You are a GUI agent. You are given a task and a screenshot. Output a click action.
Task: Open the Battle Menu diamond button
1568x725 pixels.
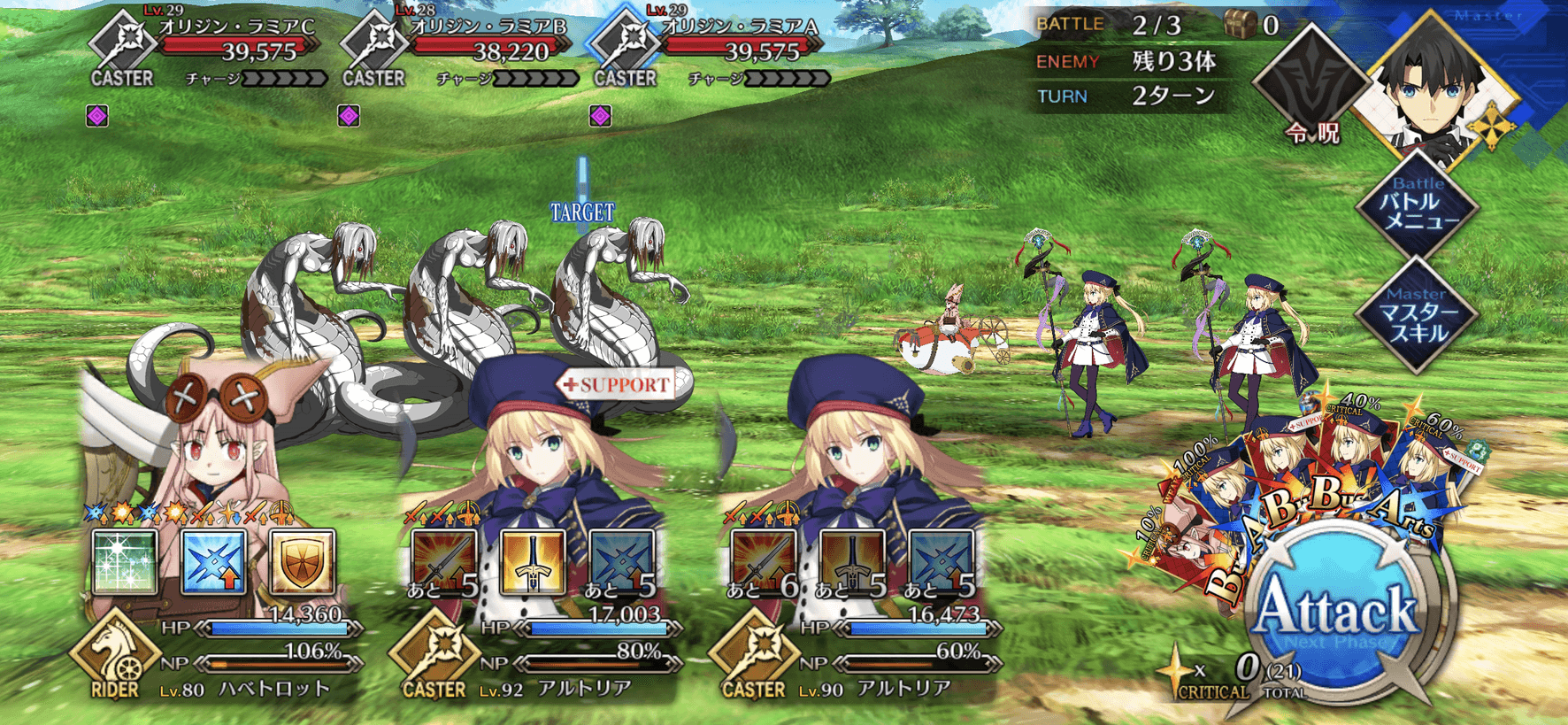pos(1417,205)
